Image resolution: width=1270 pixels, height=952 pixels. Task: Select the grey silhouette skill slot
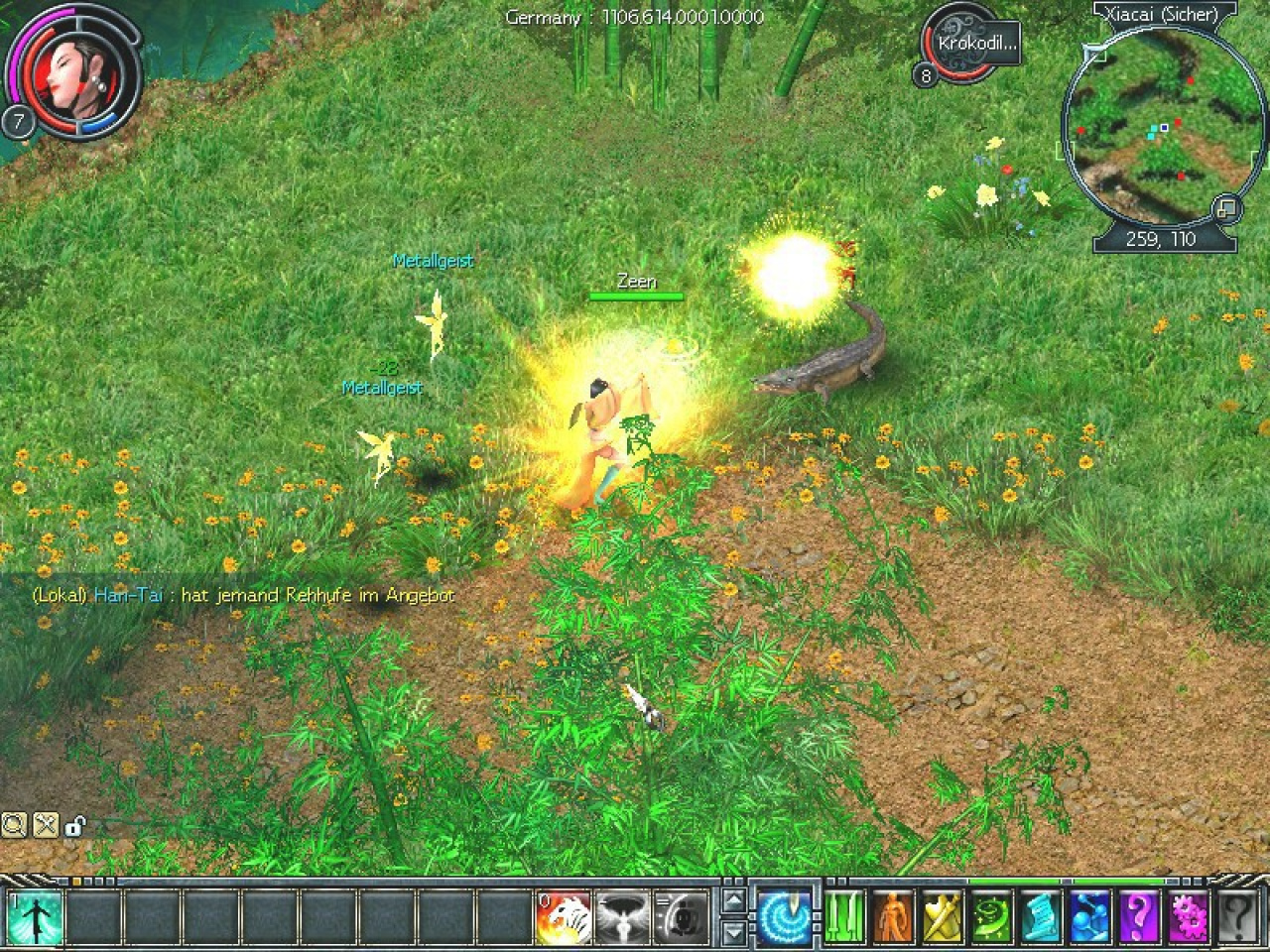coord(681,916)
